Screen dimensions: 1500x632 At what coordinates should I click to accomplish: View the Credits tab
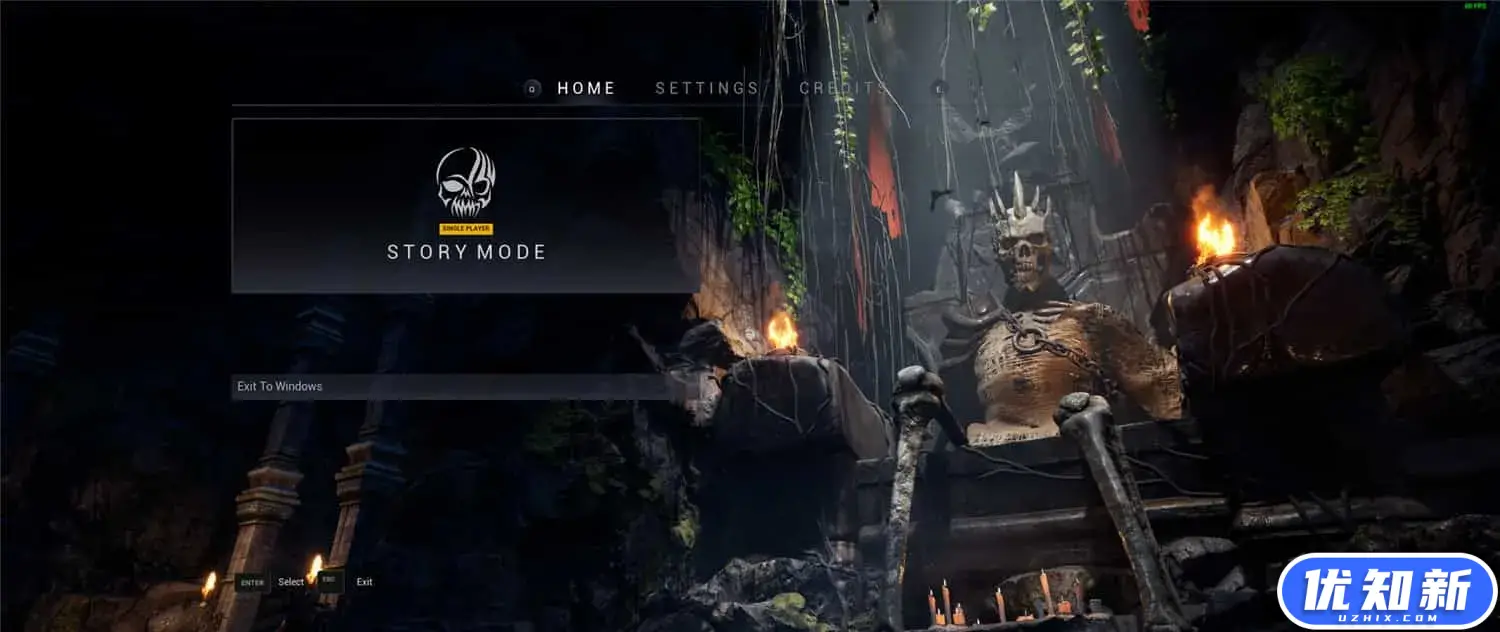click(x=842, y=88)
